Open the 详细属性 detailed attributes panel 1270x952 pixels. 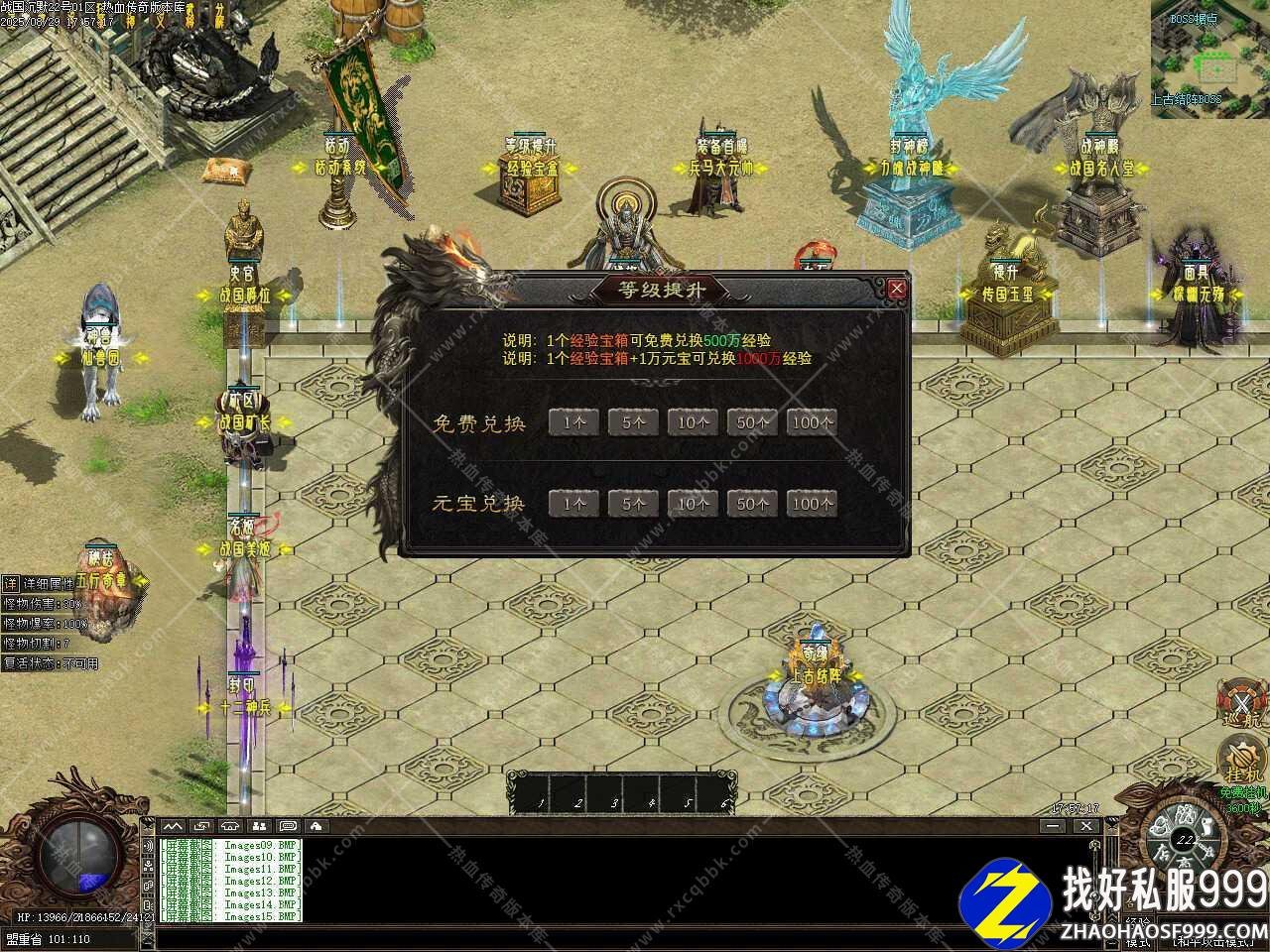[10, 584]
